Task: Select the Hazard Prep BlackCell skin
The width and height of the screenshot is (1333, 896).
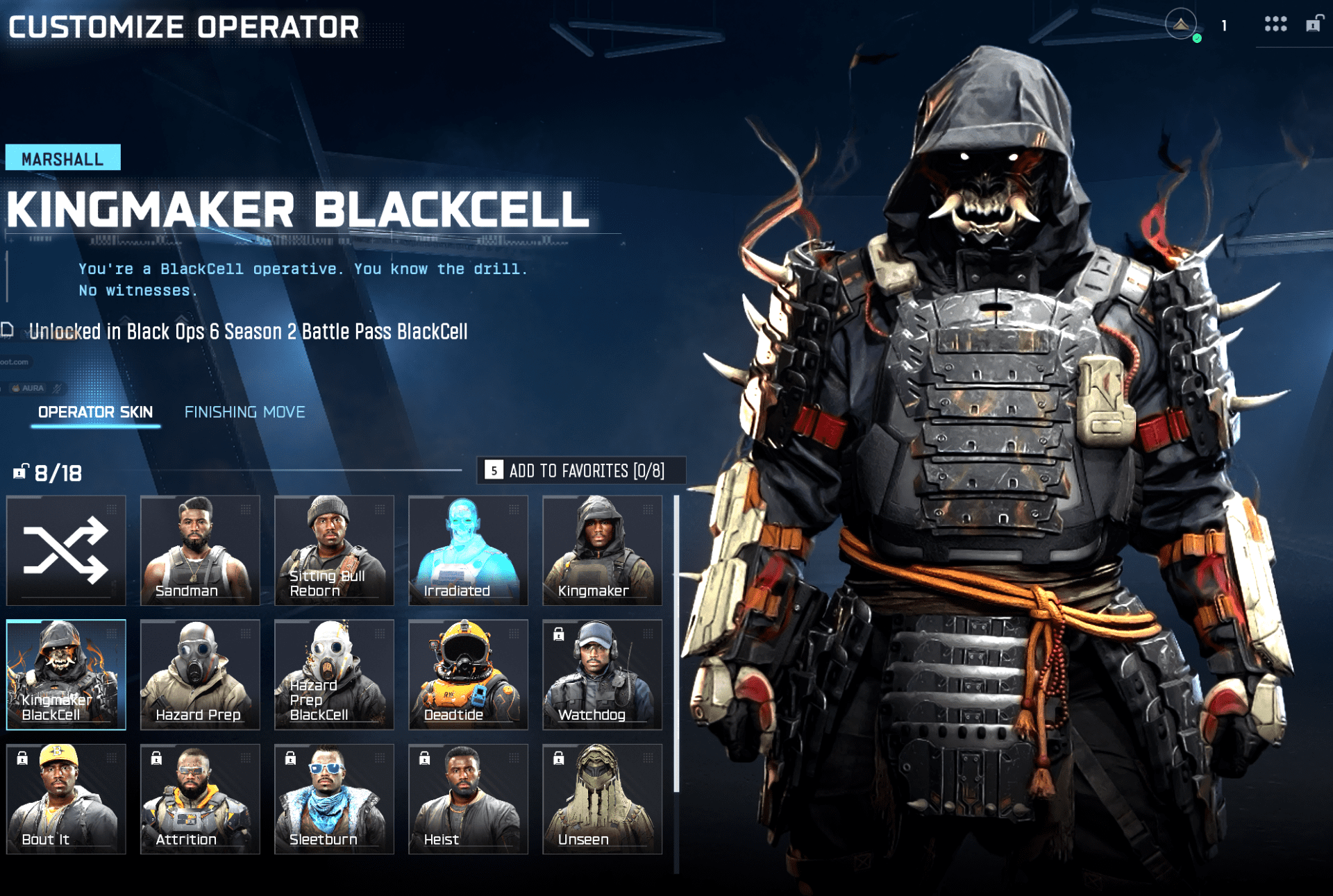Action: (334, 674)
